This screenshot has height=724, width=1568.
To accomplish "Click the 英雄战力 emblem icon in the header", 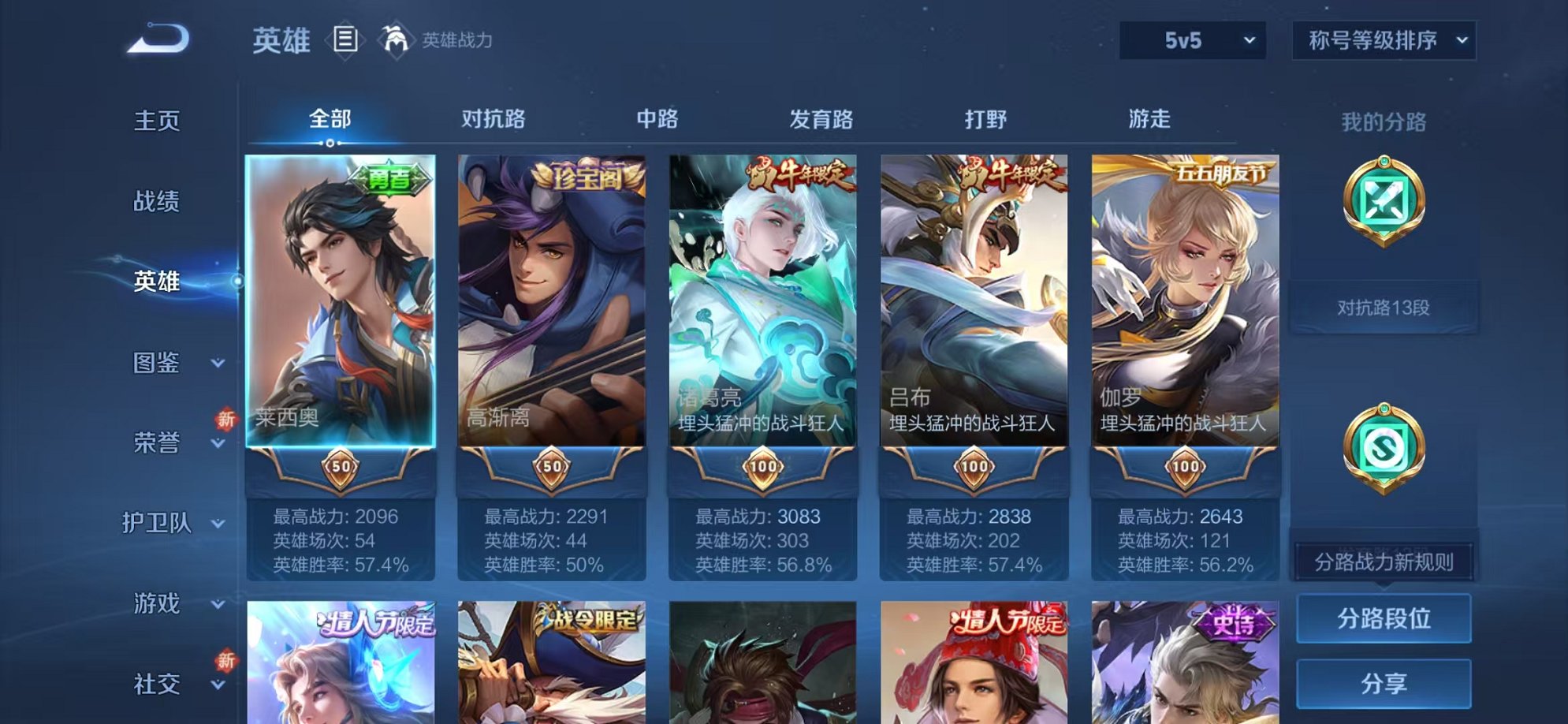I will tap(398, 38).
